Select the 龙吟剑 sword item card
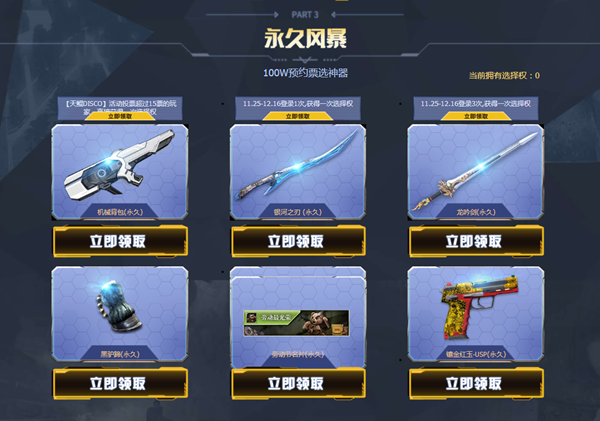Viewport: 600px width, 421px height. [x=474, y=170]
